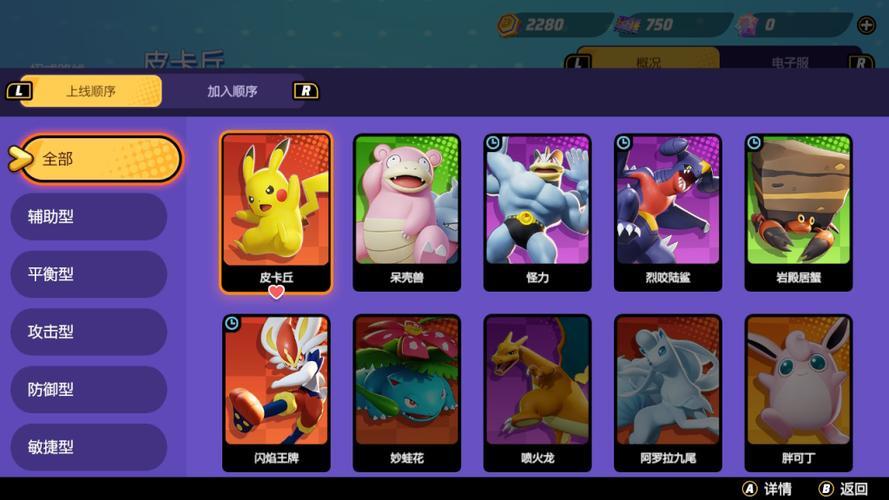Select the 皮卡丘 Pikachu card
This screenshot has height=500, width=889.
point(276,212)
